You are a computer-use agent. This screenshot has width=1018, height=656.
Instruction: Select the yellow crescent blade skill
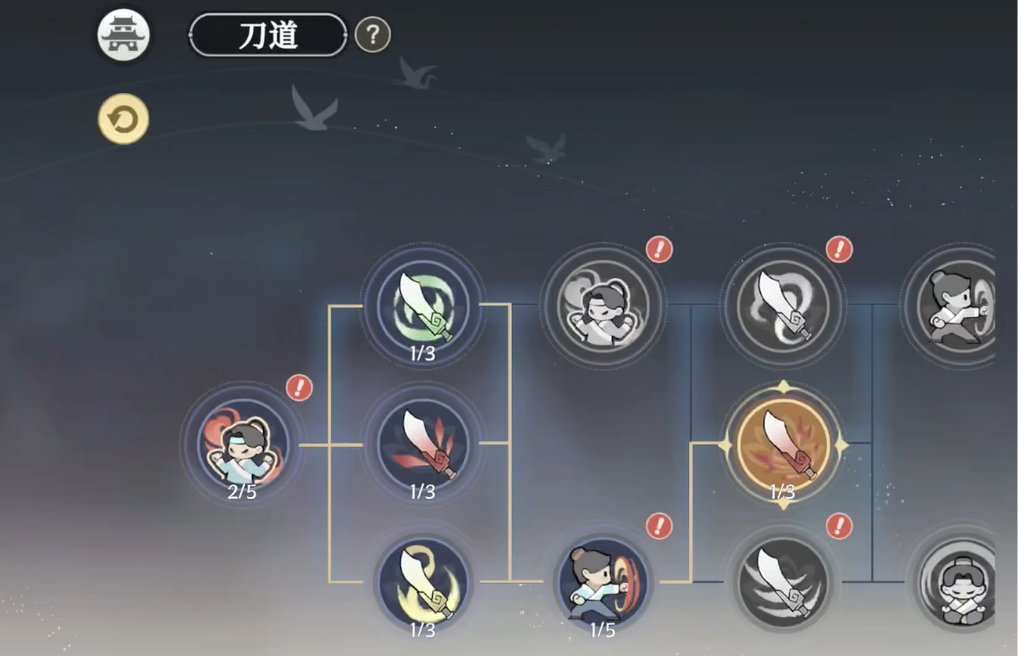click(423, 581)
